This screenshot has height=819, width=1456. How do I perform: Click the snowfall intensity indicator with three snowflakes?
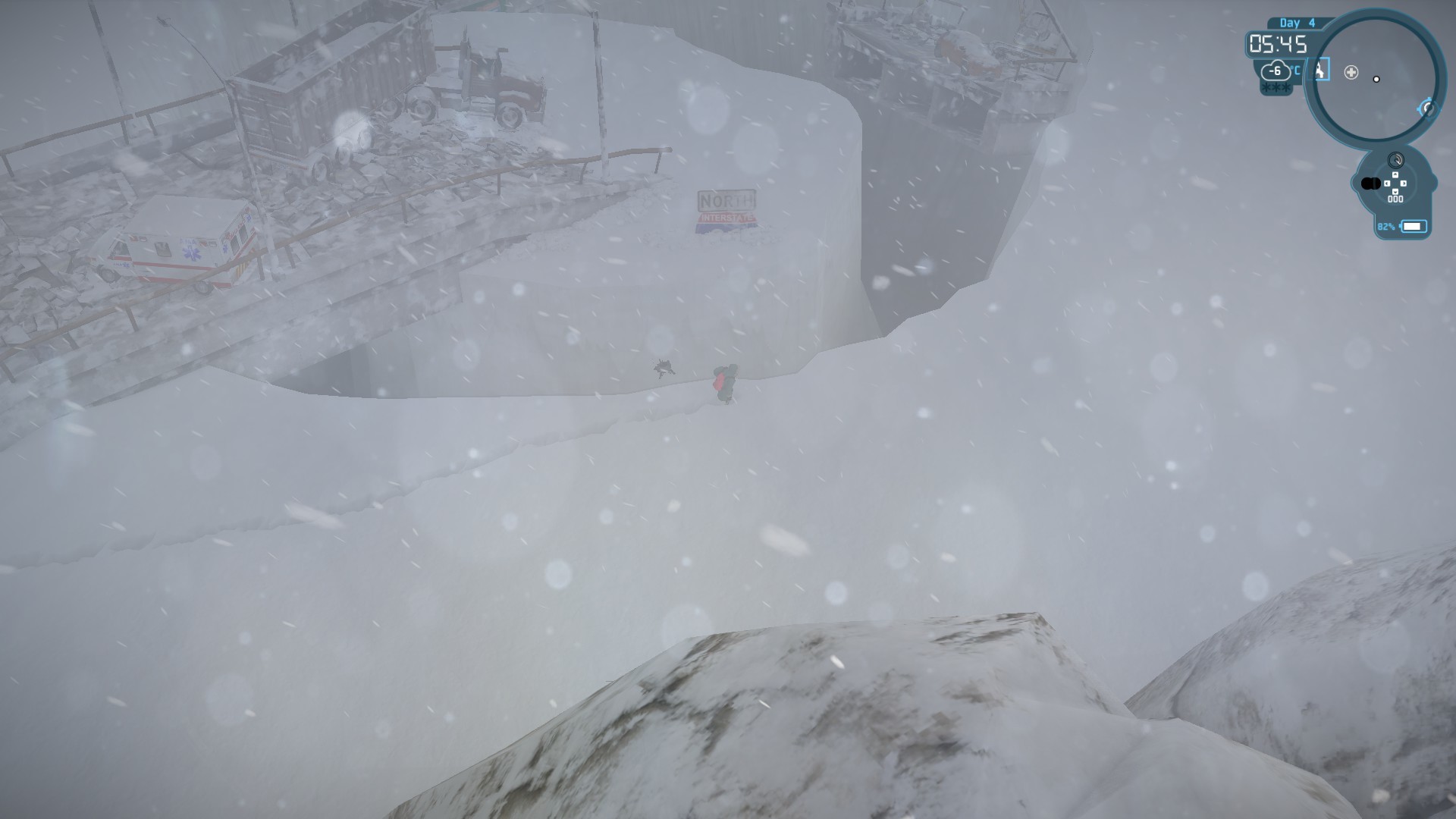1276,87
